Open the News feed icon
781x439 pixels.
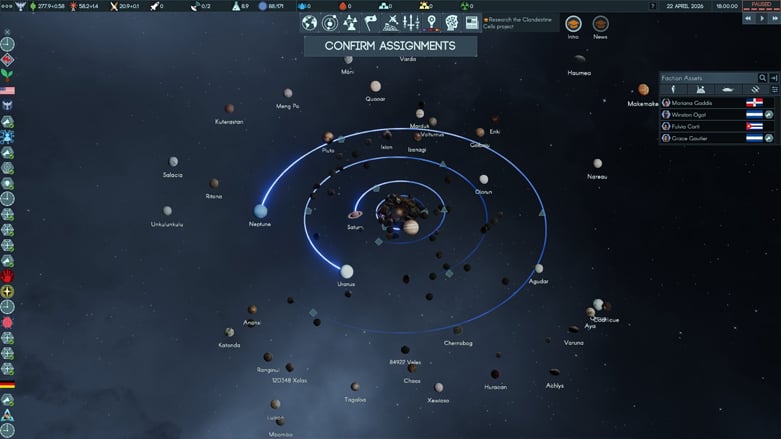pyautogui.click(x=600, y=24)
